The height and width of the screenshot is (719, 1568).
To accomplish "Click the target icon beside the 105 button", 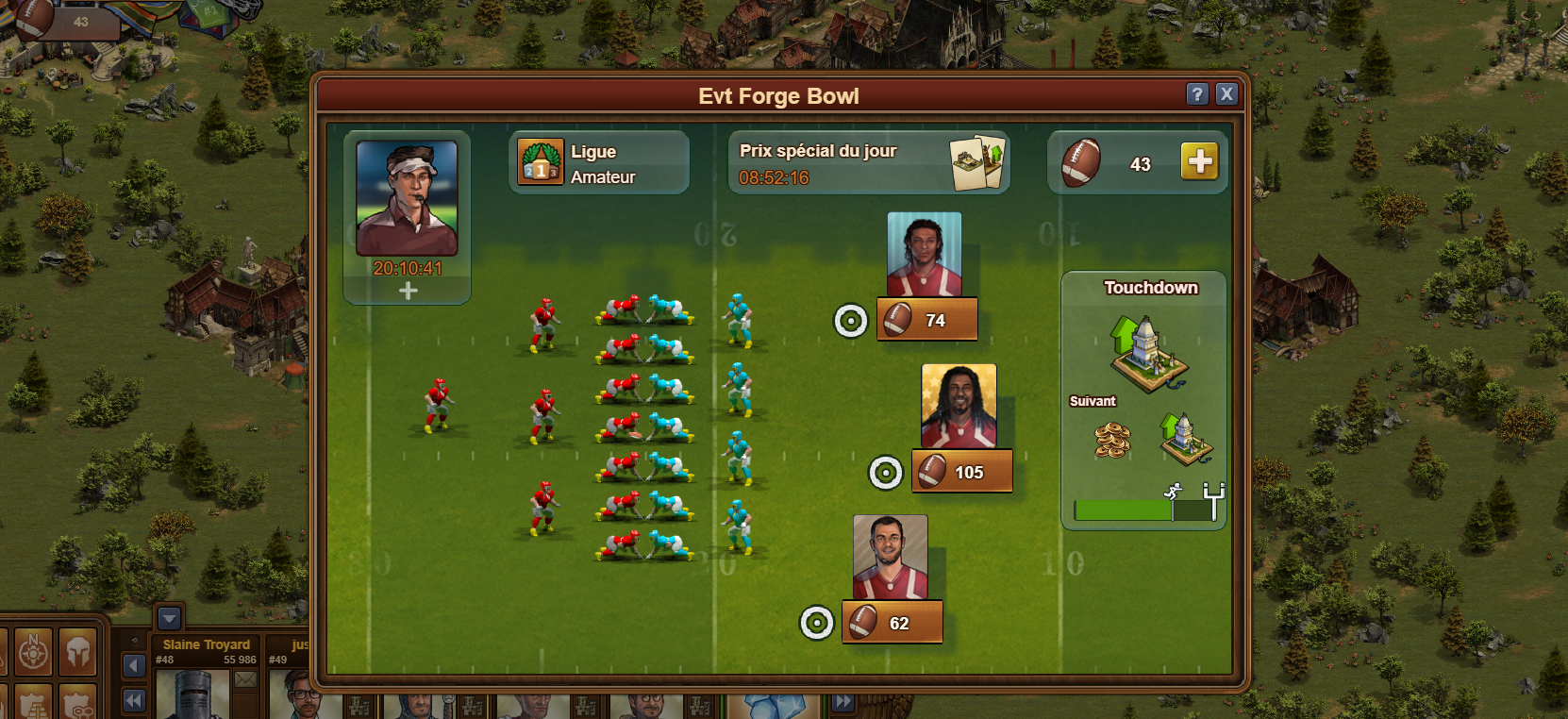I will click(x=885, y=473).
